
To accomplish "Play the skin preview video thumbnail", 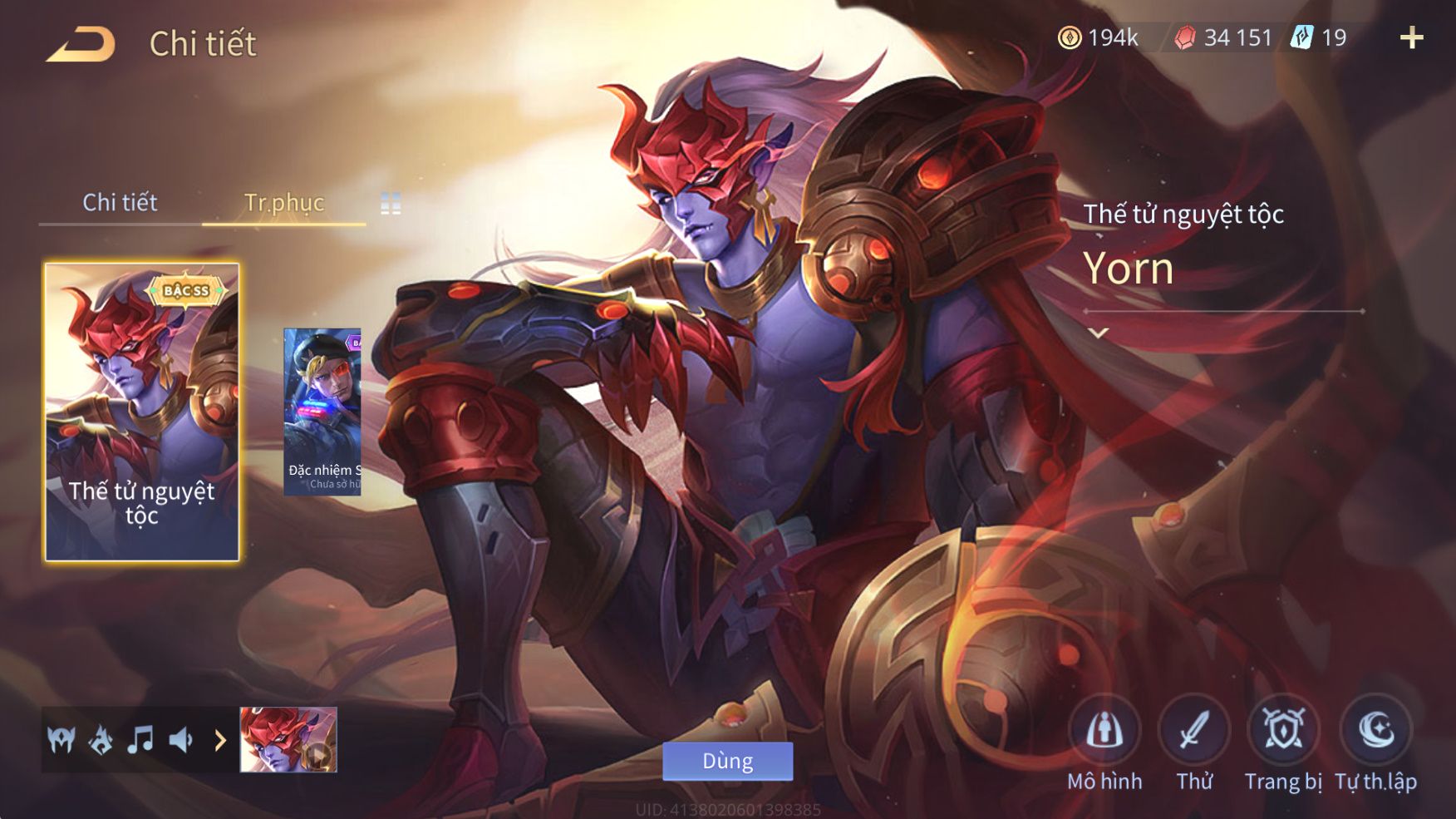I will 288,739.
